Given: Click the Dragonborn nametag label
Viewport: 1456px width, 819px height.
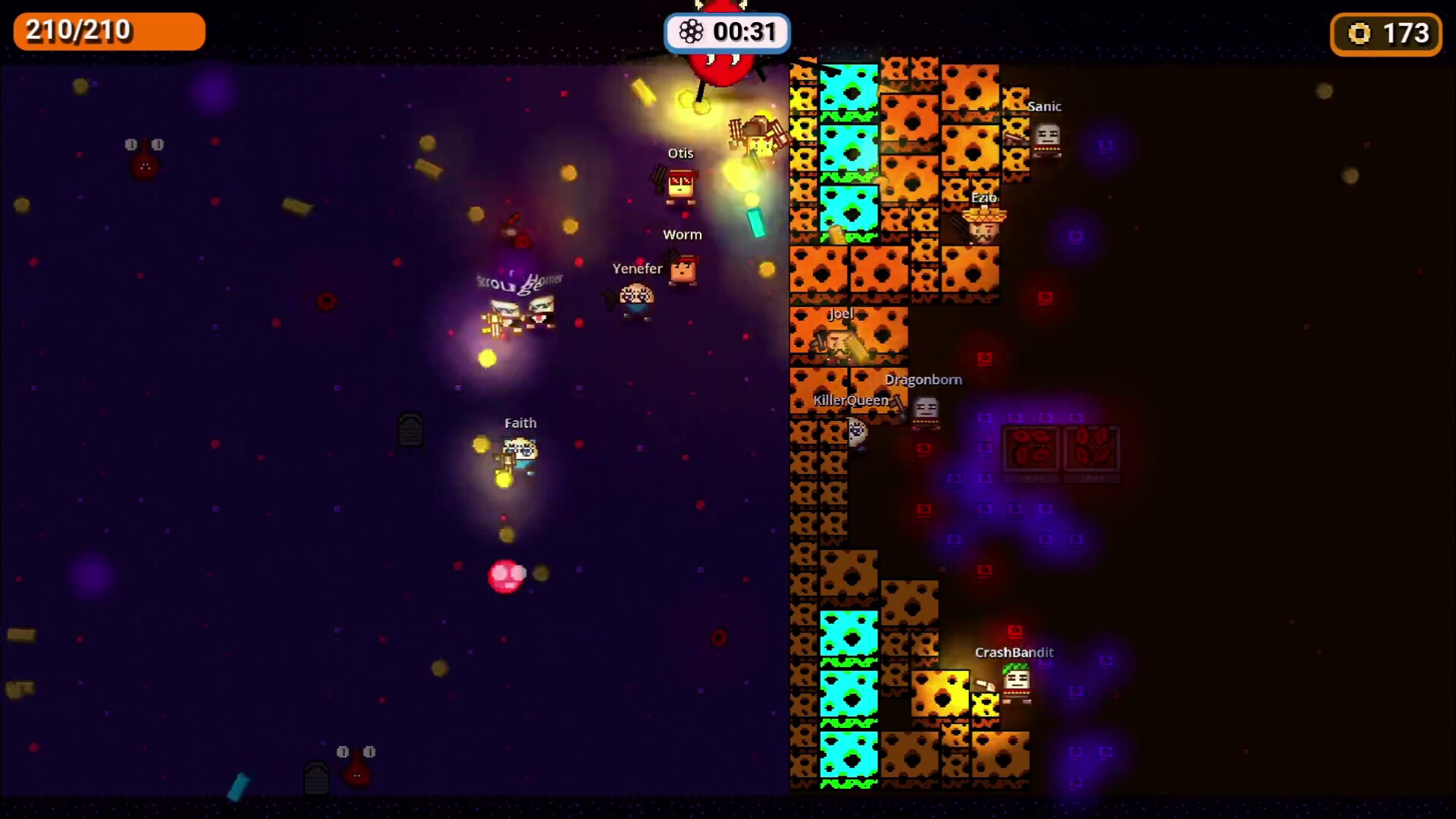Looking at the screenshot, I should click(922, 379).
